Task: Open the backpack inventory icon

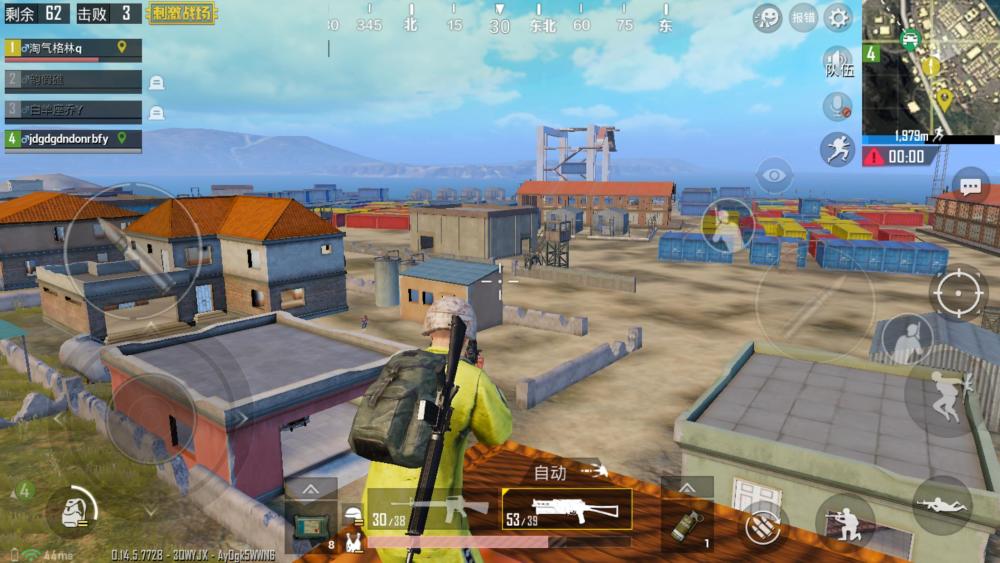Action: [x=71, y=511]
